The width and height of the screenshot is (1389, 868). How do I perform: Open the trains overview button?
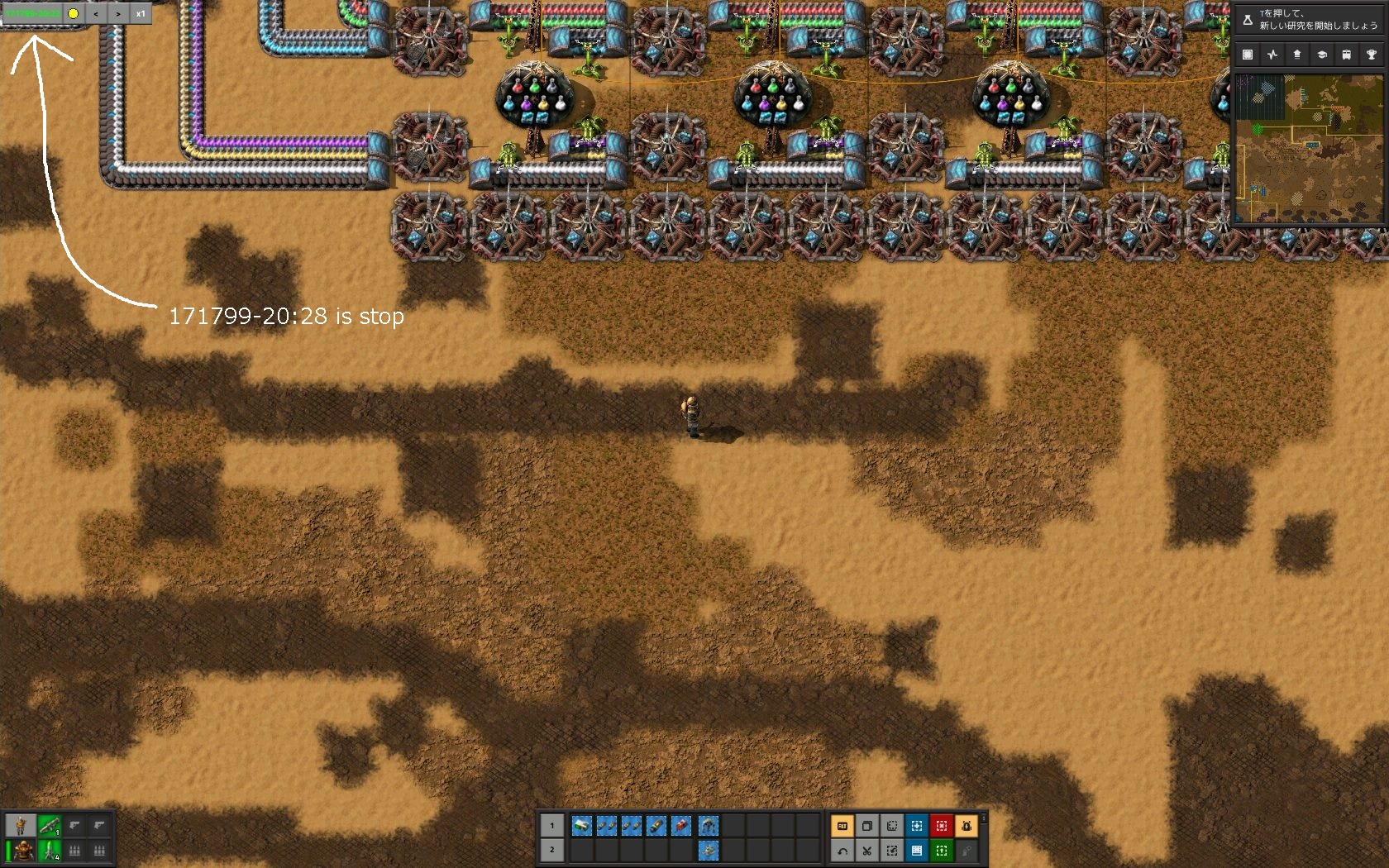[1347, 55]
